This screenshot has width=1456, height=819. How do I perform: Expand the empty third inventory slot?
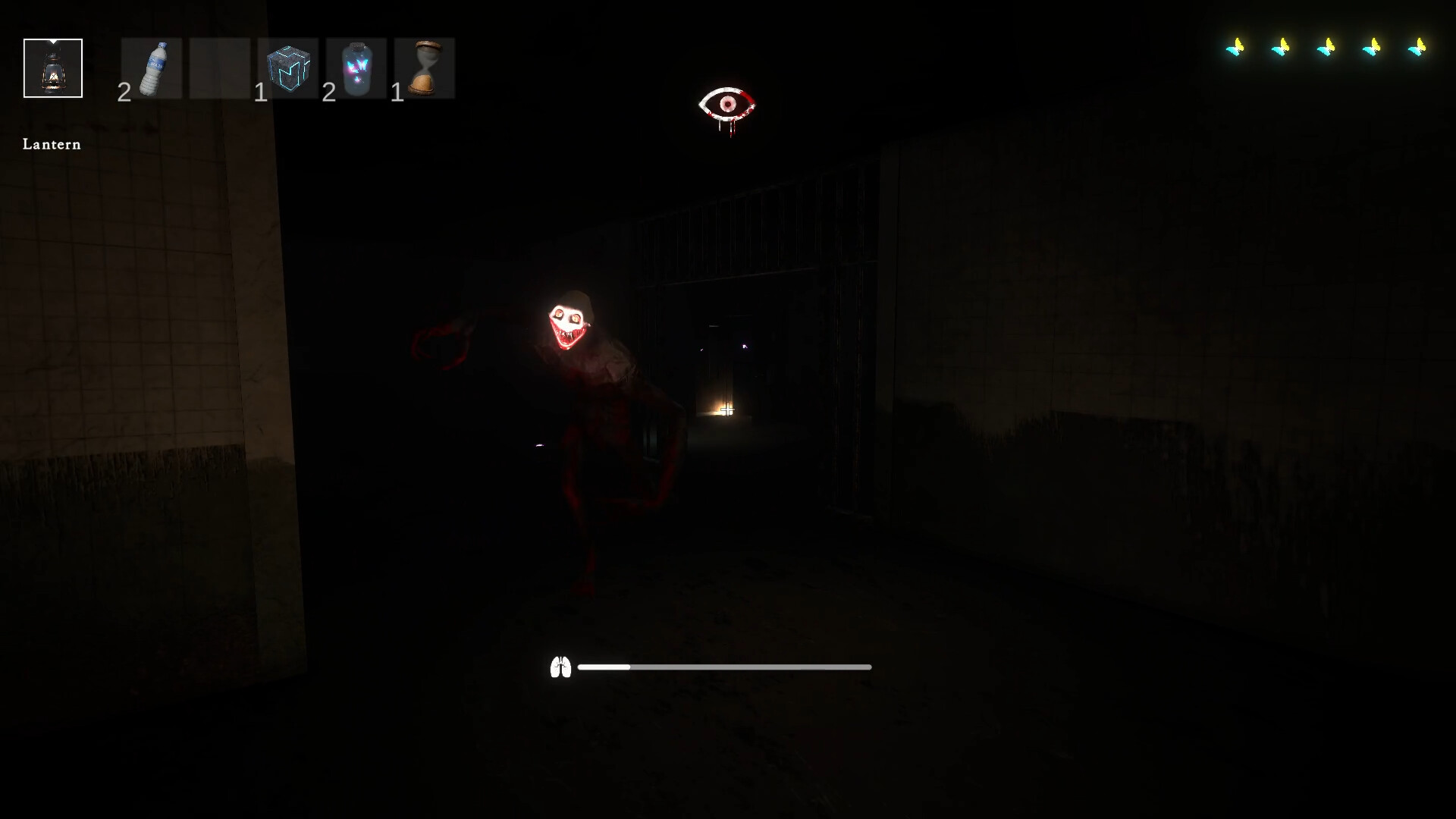[220, 67]
